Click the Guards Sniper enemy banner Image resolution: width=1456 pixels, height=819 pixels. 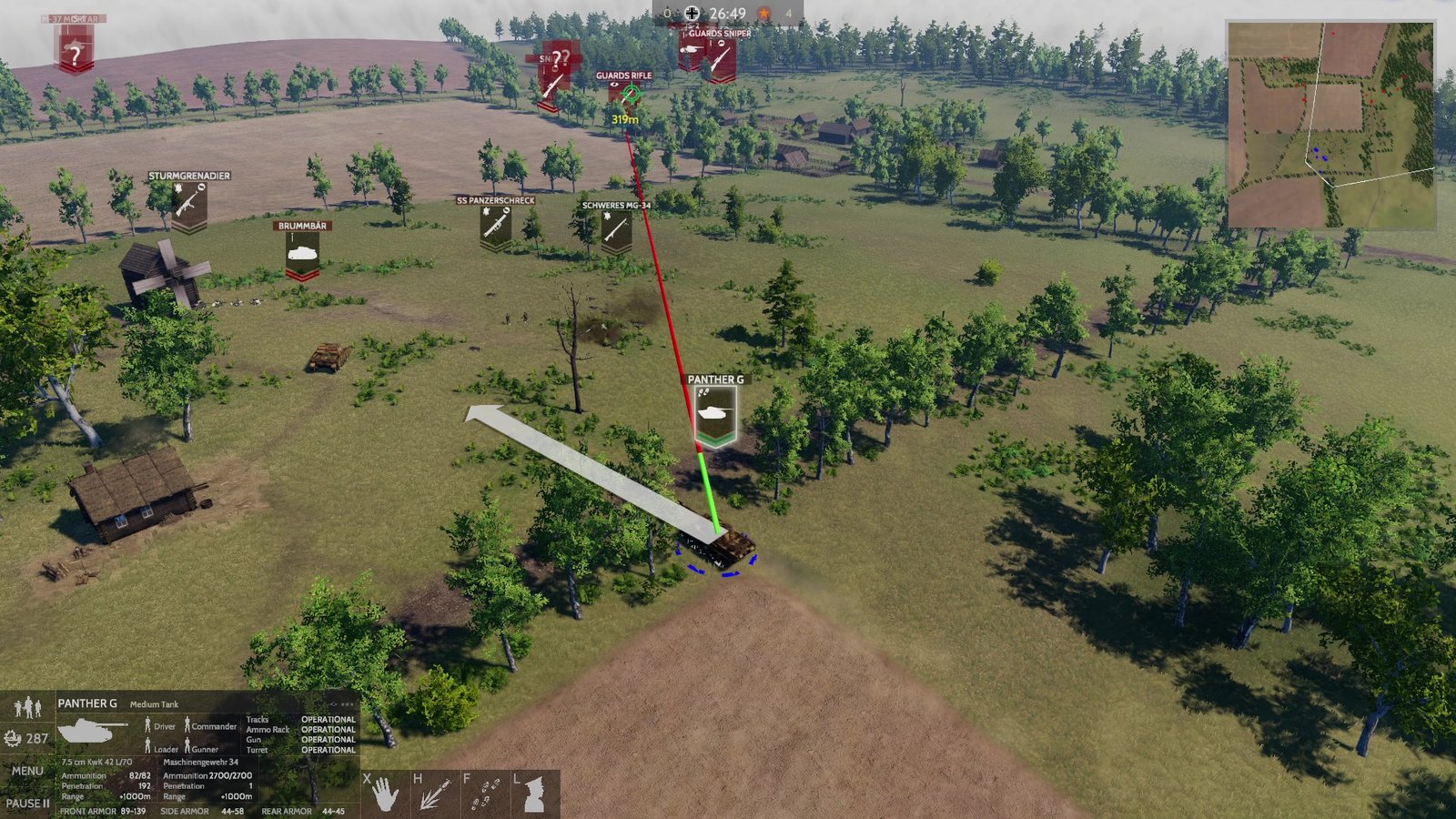[x=720, y=57]
